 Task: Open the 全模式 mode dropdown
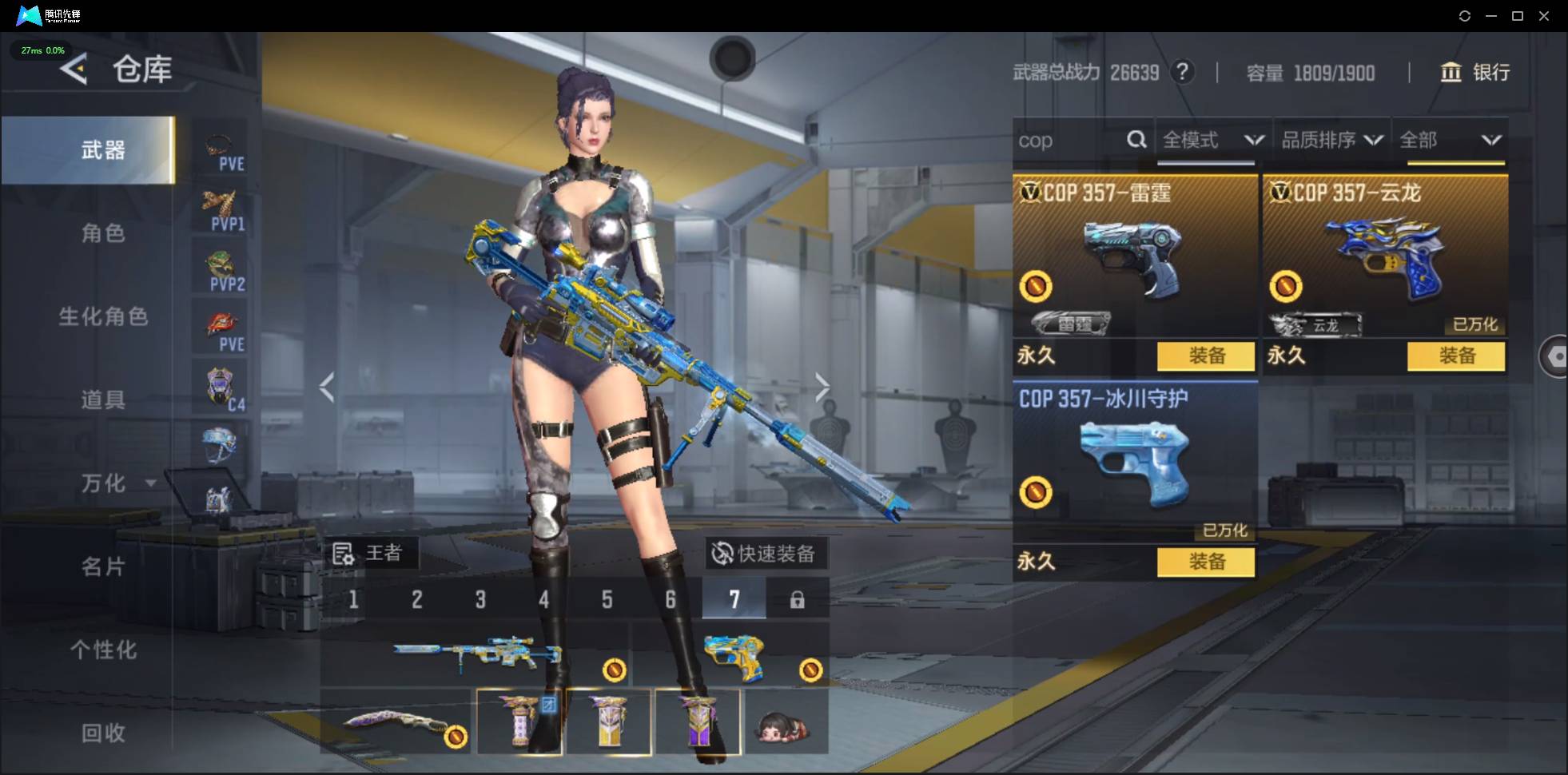1212,141
